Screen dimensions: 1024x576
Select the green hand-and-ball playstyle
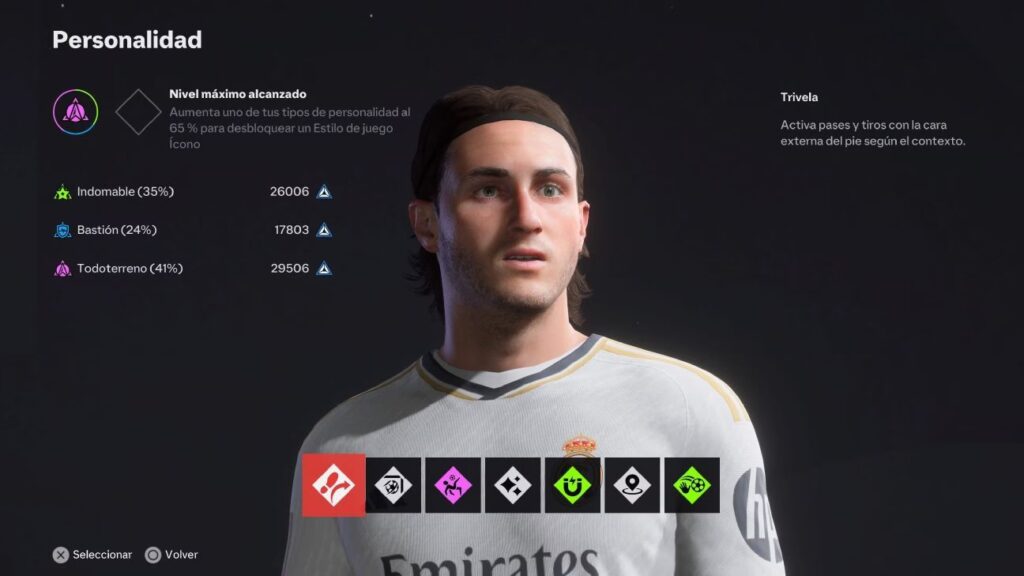pos(692,486)
